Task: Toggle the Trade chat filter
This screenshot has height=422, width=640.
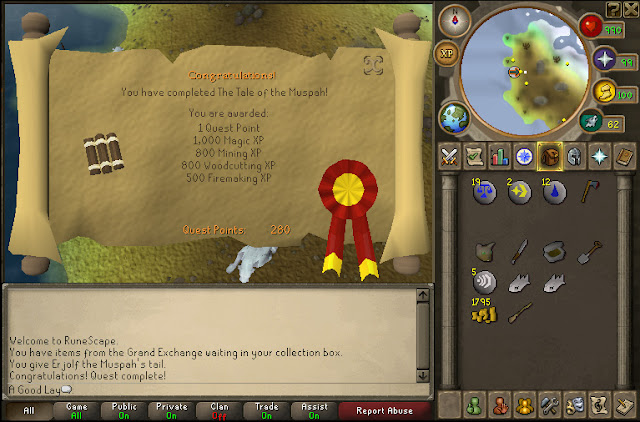Action: click(x=267, y=410)
